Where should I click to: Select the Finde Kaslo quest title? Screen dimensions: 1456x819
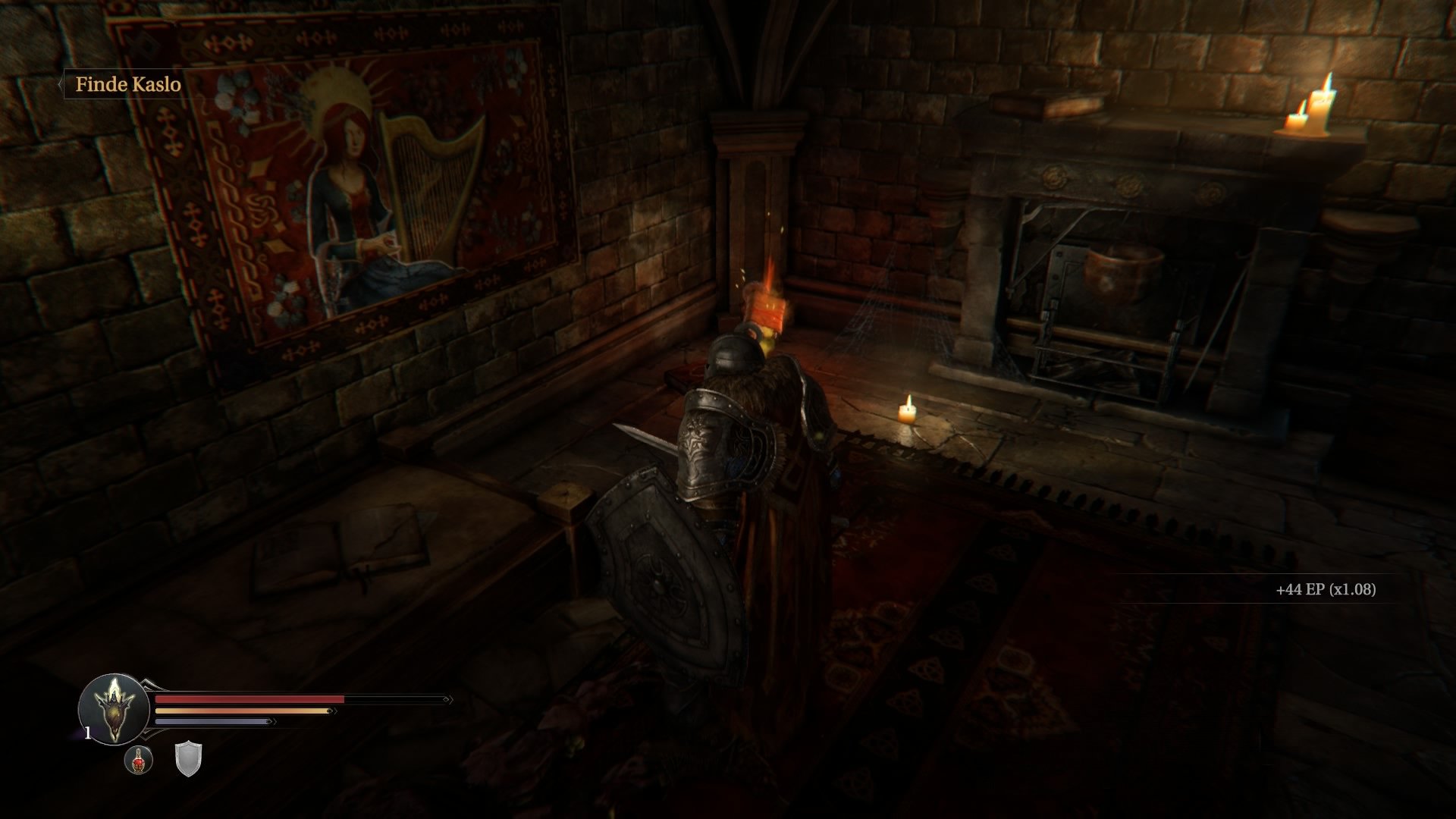coord(129,86)
